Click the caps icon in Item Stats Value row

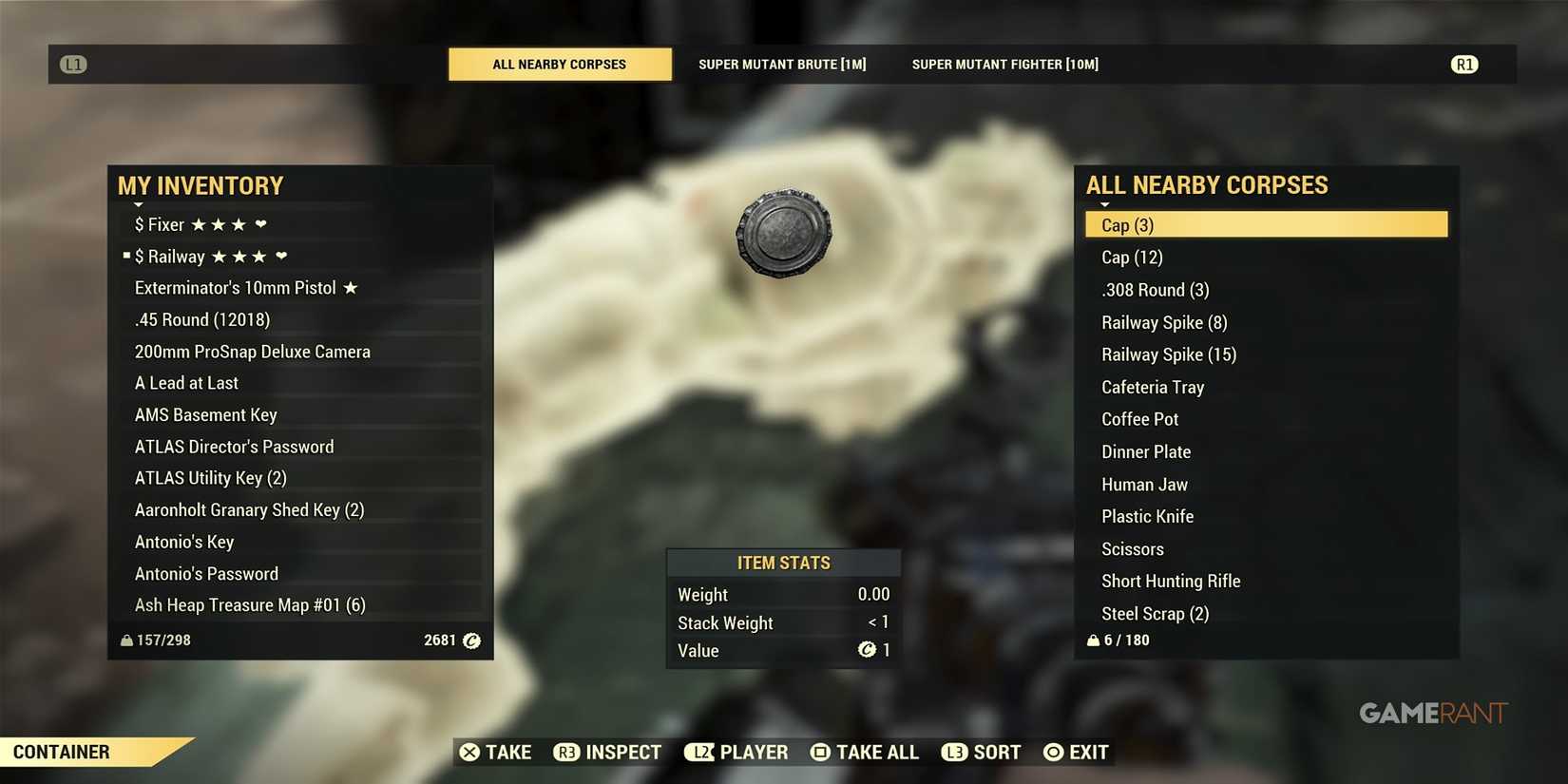(868, 650)
